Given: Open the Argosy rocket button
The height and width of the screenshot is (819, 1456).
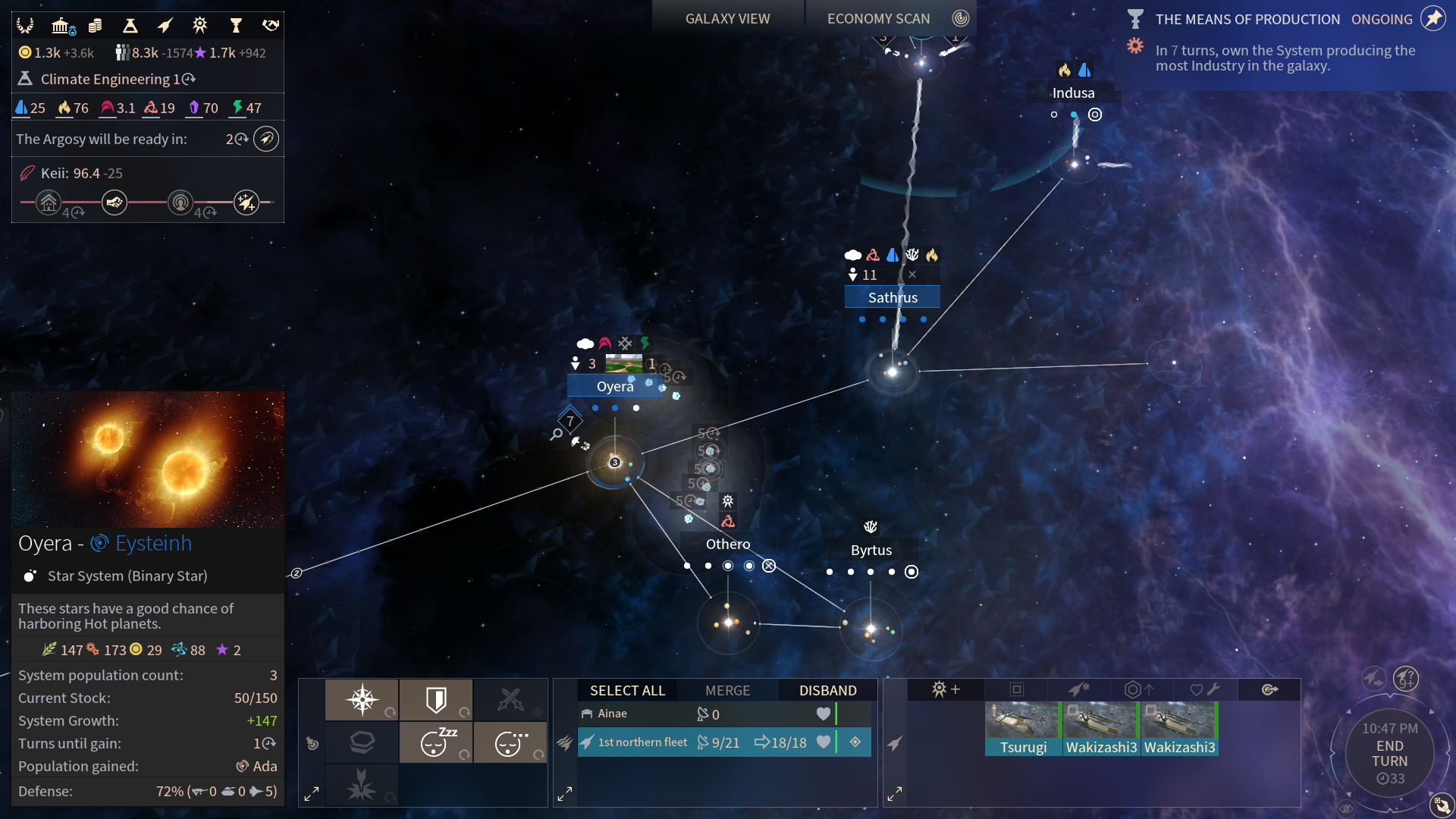Looking at the screenshot, I should click(x=266, y=140).
